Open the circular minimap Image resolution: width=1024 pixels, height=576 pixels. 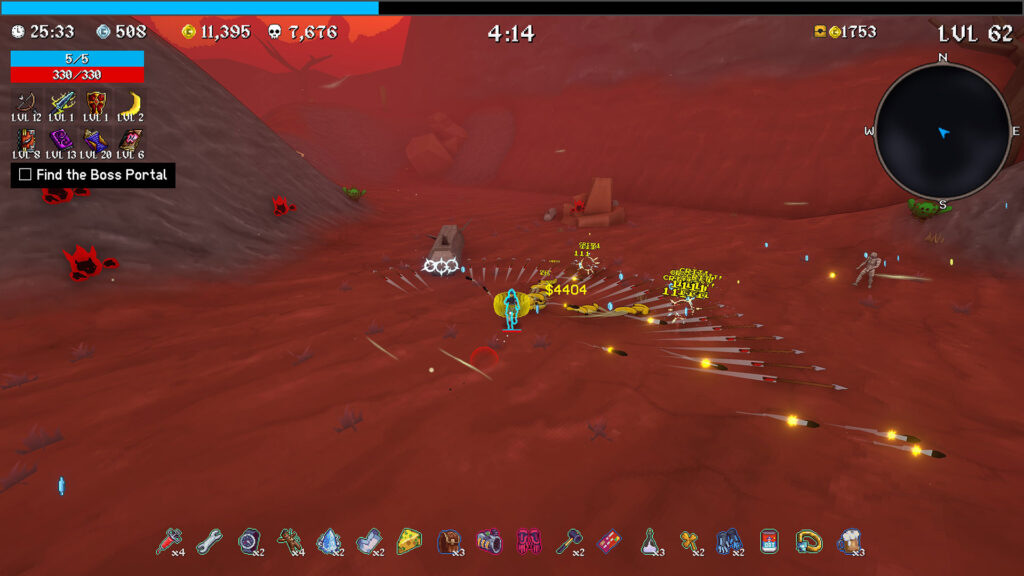pos(942,131)
